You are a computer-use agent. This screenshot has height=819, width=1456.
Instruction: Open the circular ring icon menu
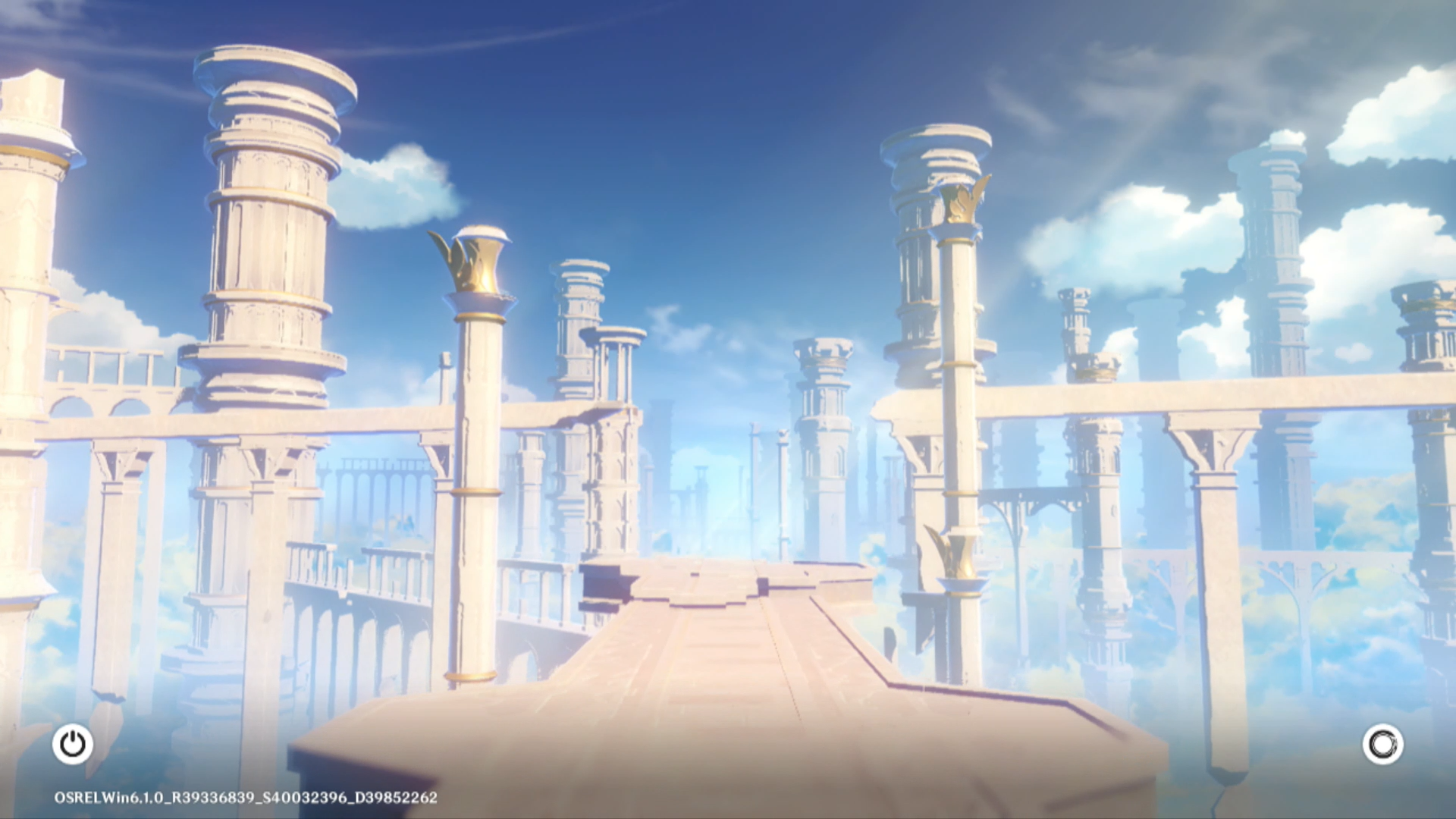click(1382, 744)
